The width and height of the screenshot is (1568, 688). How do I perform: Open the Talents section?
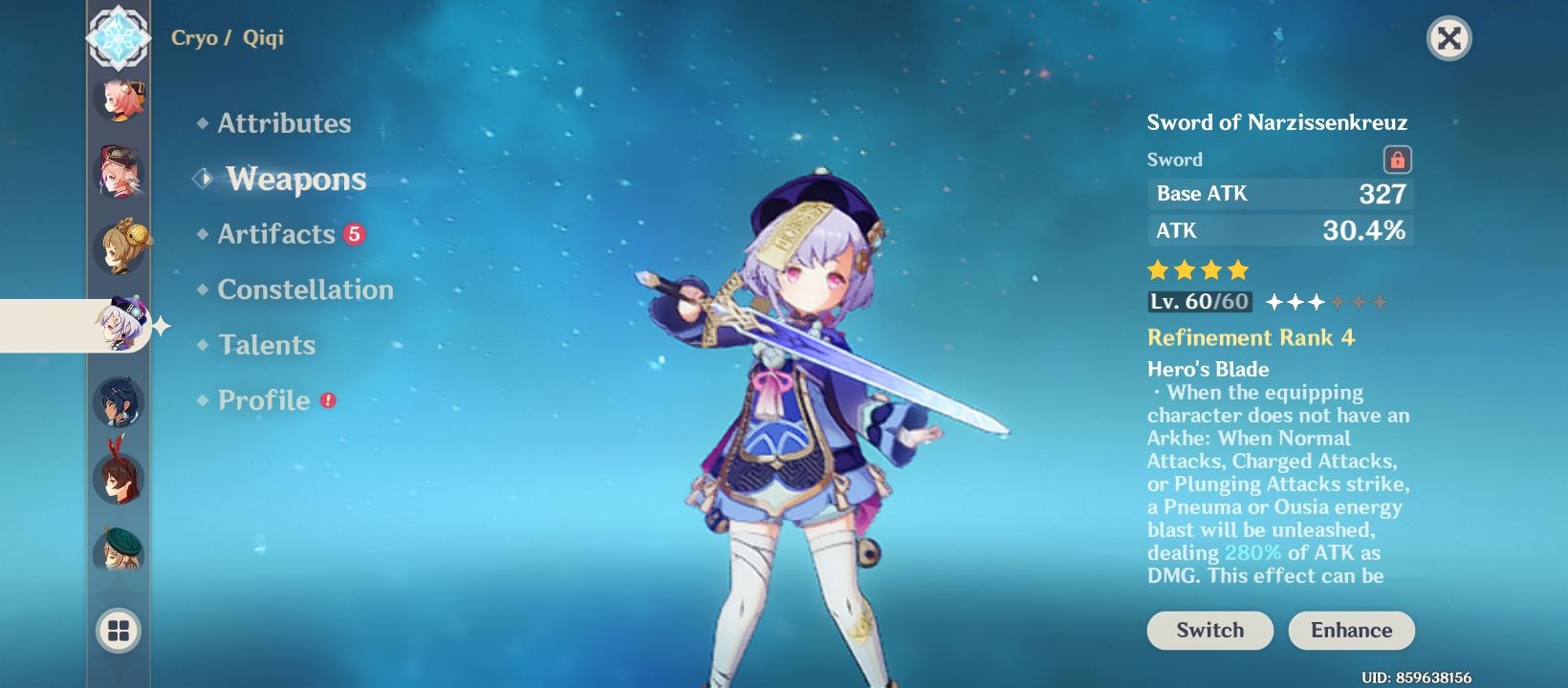[x=266, y=345]
